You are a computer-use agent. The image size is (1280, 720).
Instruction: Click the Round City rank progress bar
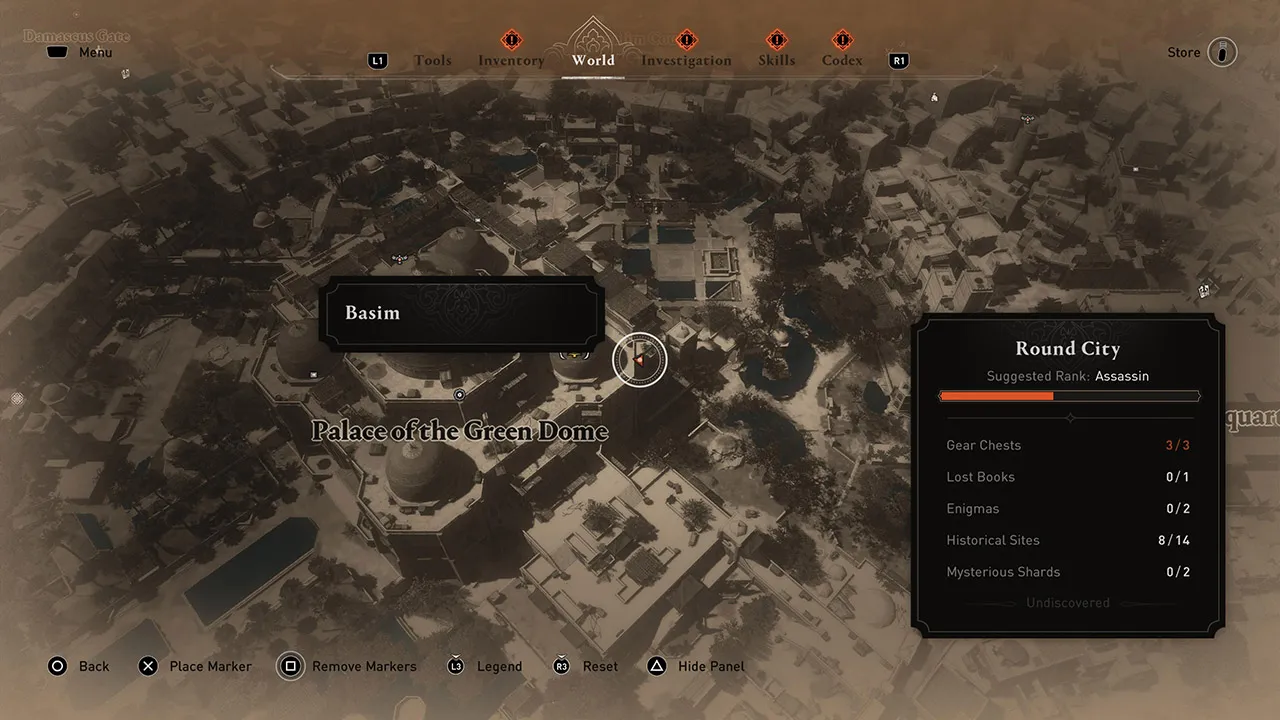point(1068,396)
